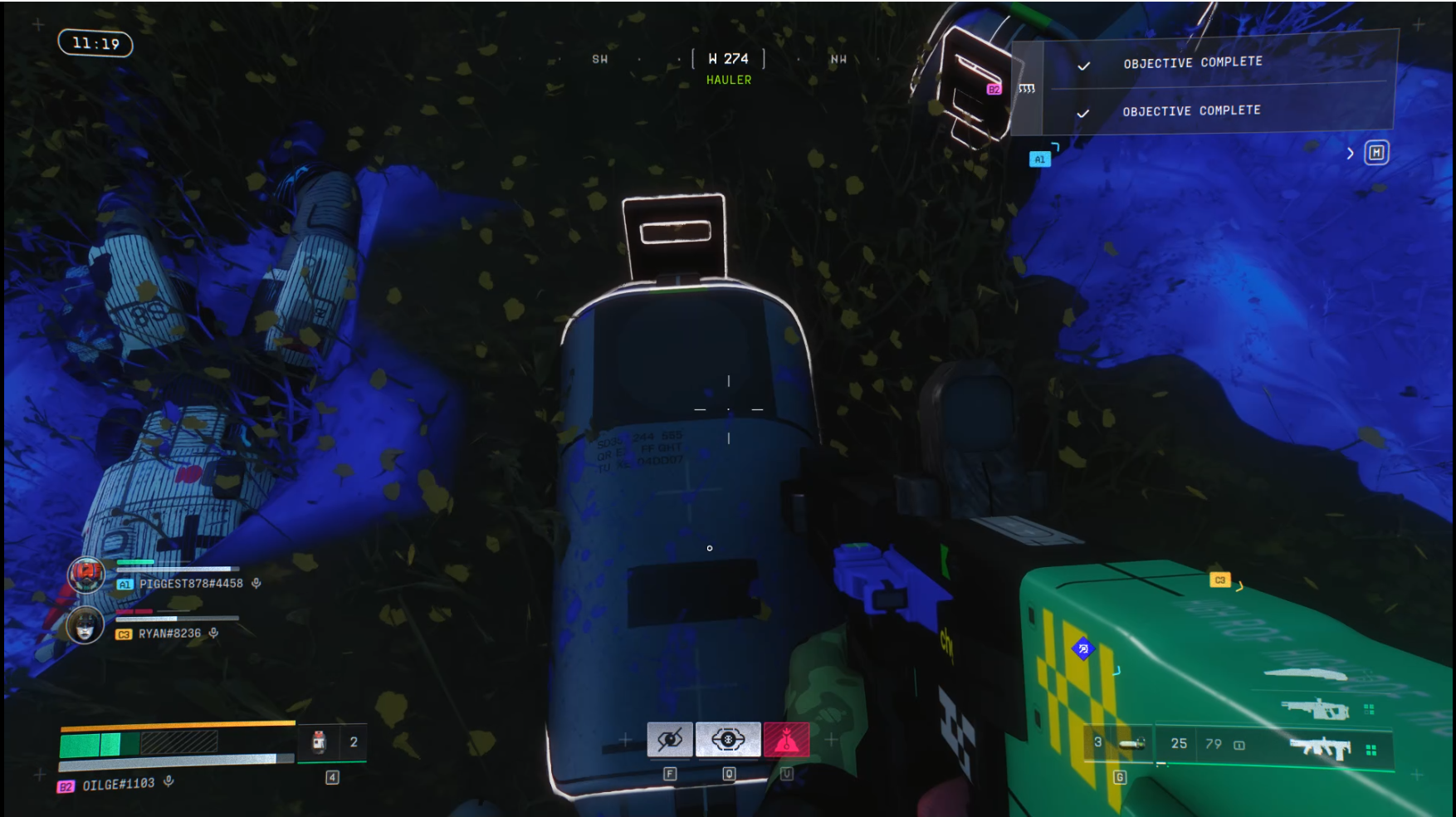1456x817 pixels.
Task: Select the top Objective Complete entry
Action: tap(1192, 63)
